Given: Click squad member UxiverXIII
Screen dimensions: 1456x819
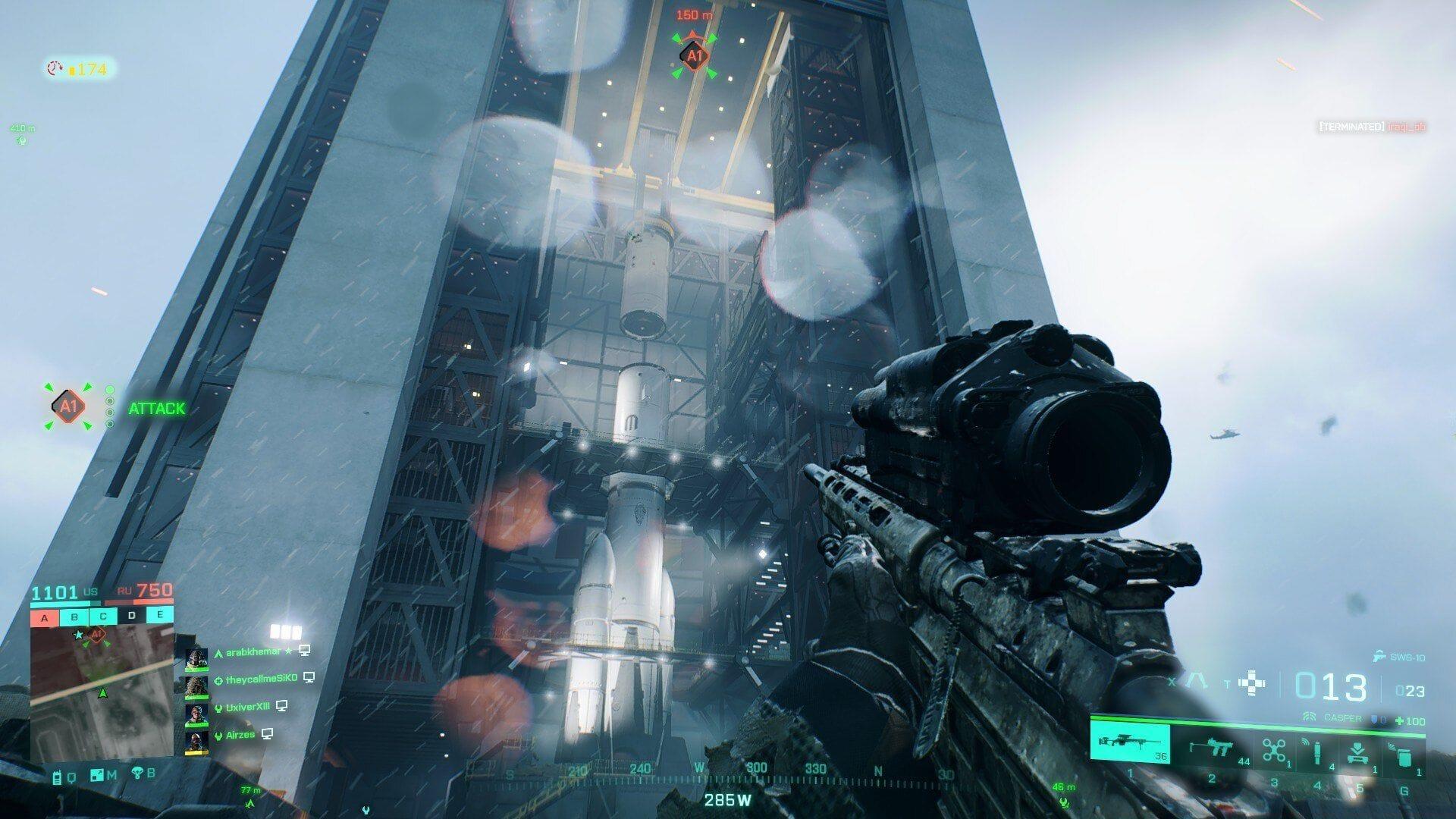Looking at the screenshot, I should coord(247,708).
